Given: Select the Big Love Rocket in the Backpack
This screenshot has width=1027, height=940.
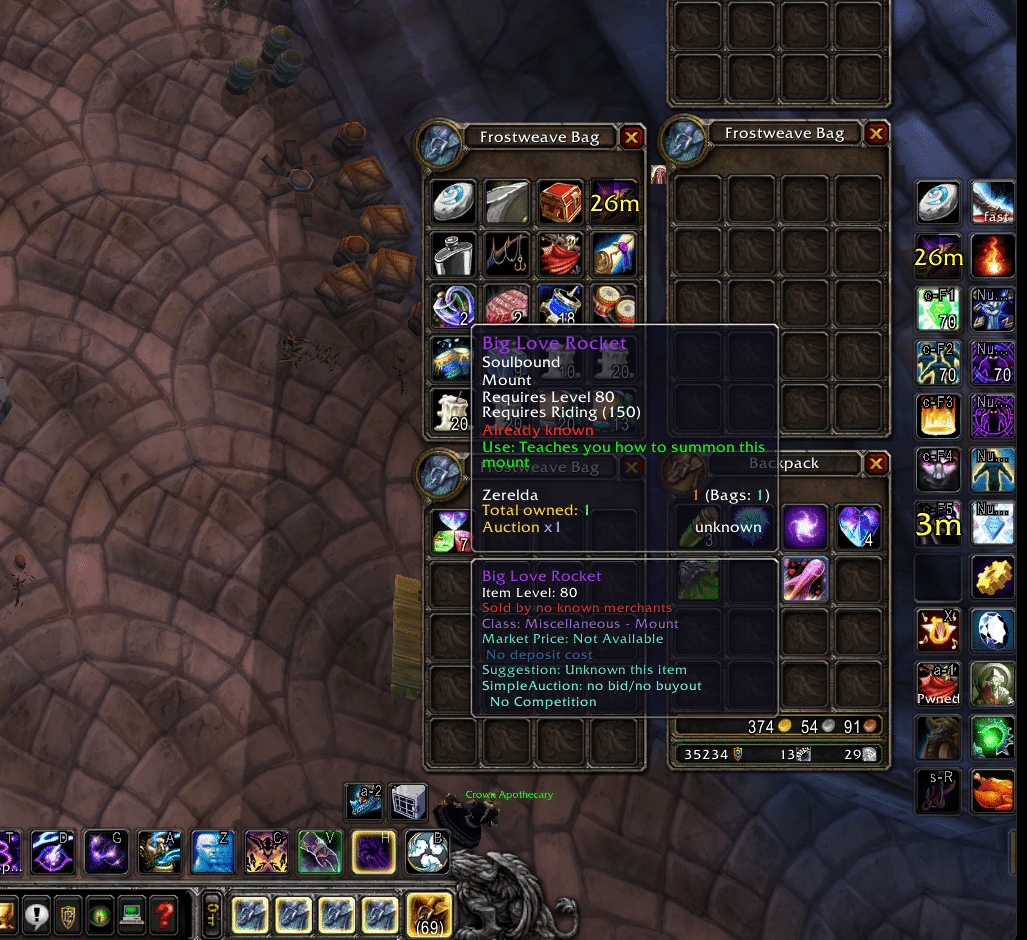Looking at the screenshot, I should pyautogui.click(x=805, y=580).
